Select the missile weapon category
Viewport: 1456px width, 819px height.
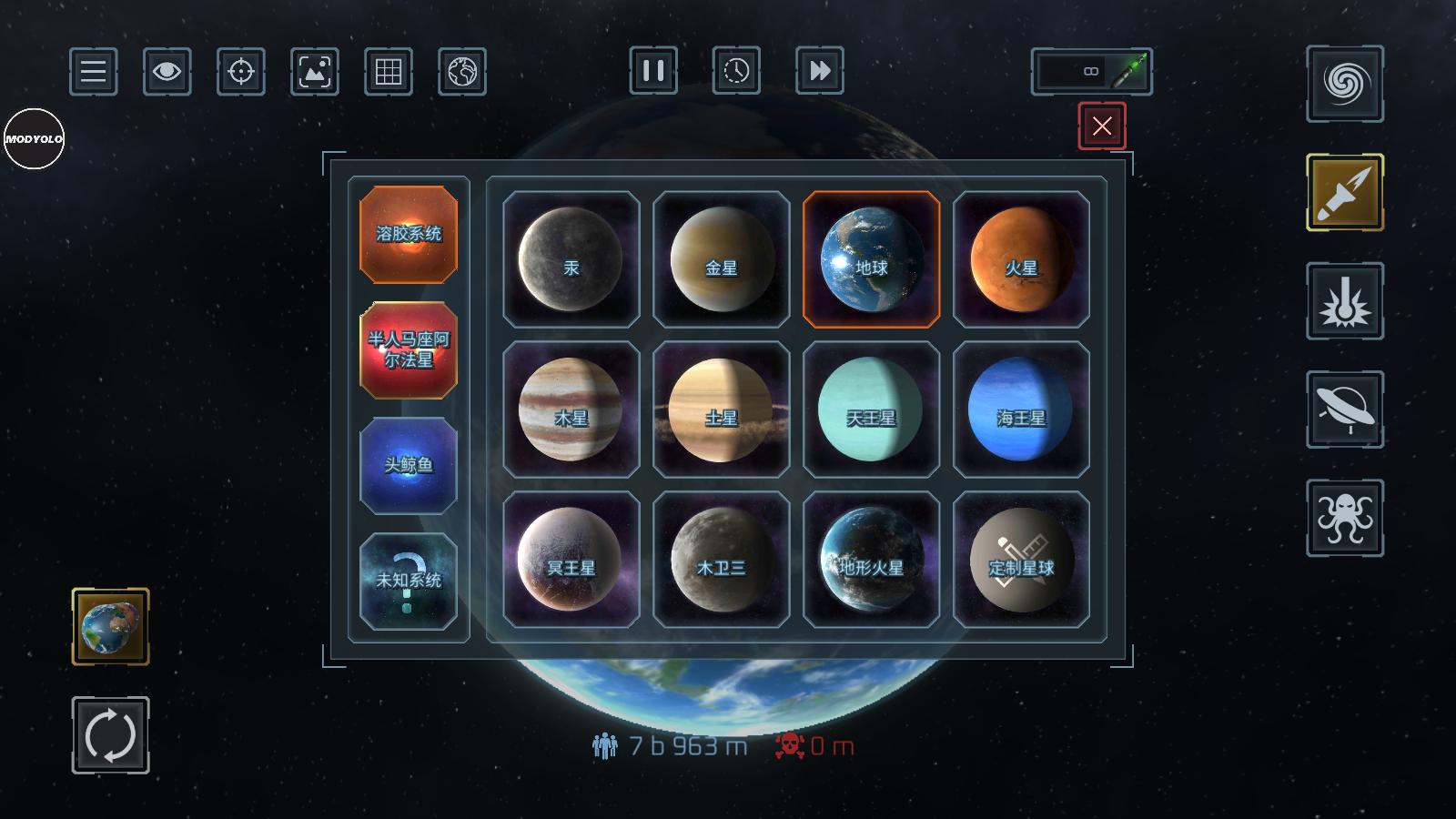click(x=1345, y=192)
